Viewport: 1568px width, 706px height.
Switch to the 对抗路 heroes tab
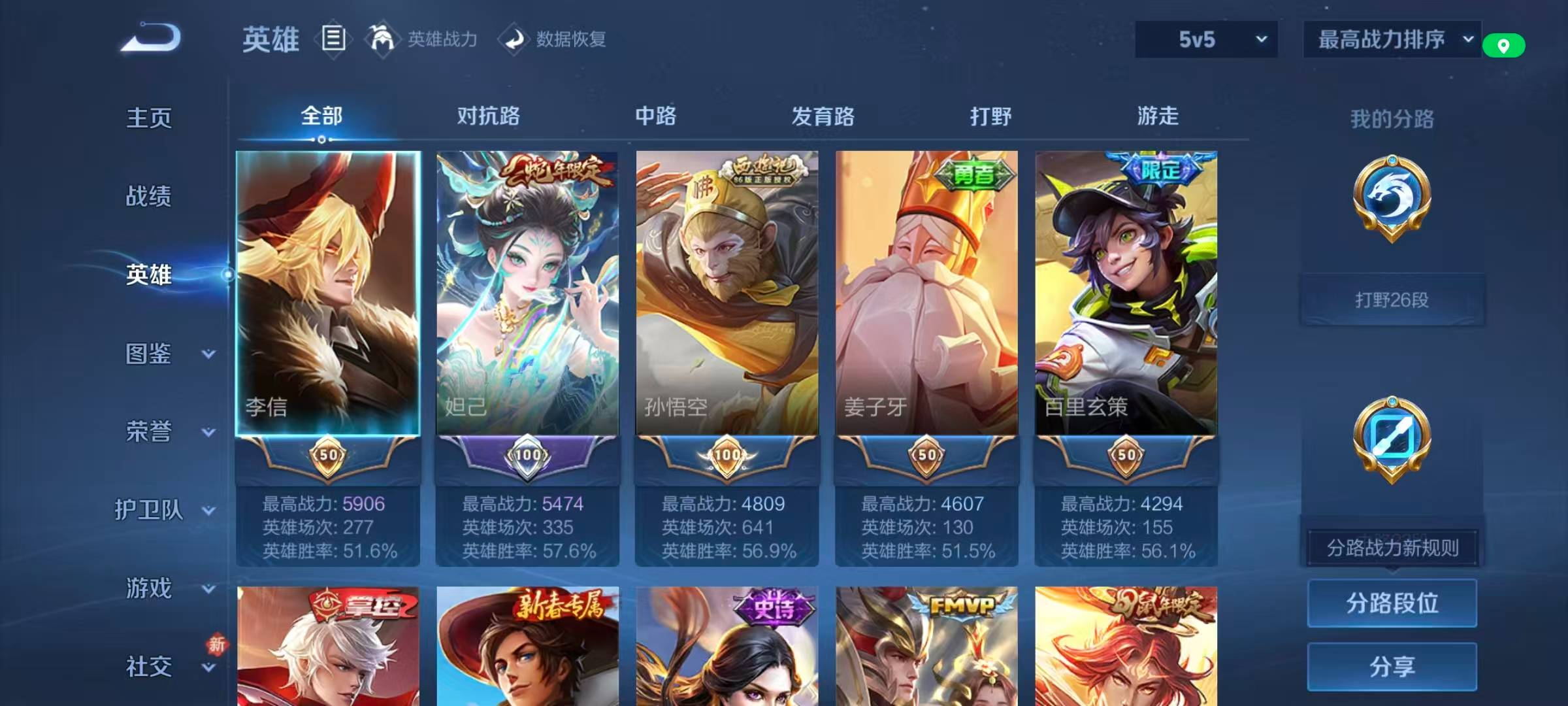487,117
